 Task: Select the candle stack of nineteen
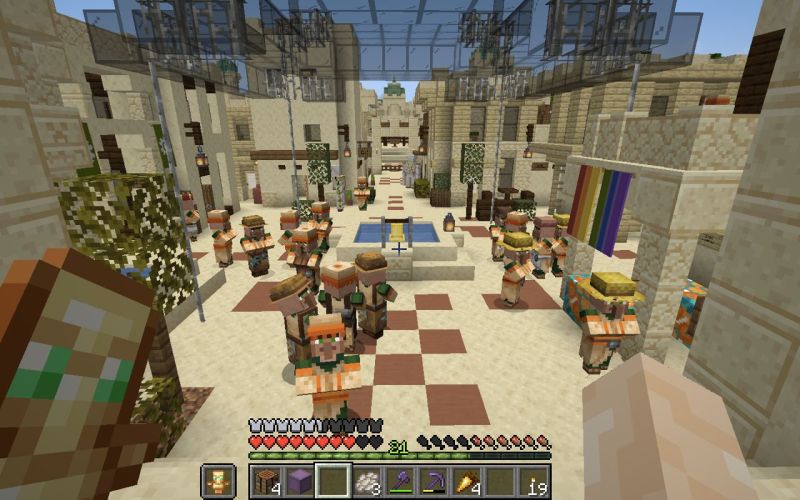point(534,481)
